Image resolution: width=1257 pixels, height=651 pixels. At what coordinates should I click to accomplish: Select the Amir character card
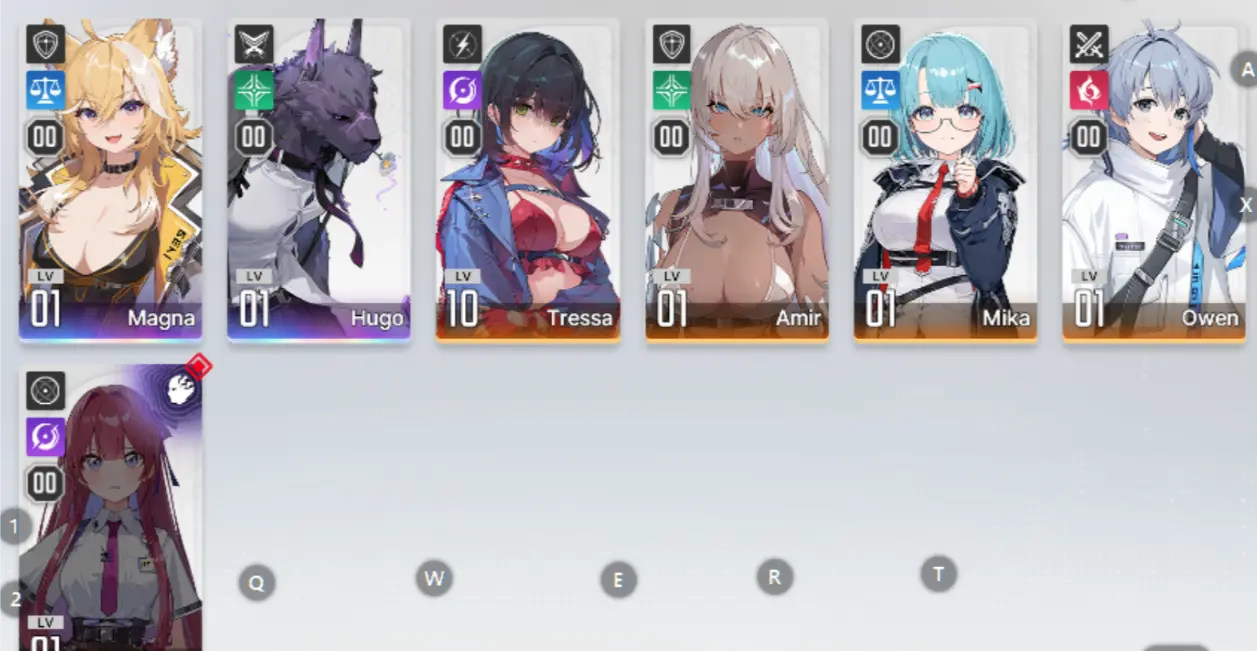click(737, 180)
